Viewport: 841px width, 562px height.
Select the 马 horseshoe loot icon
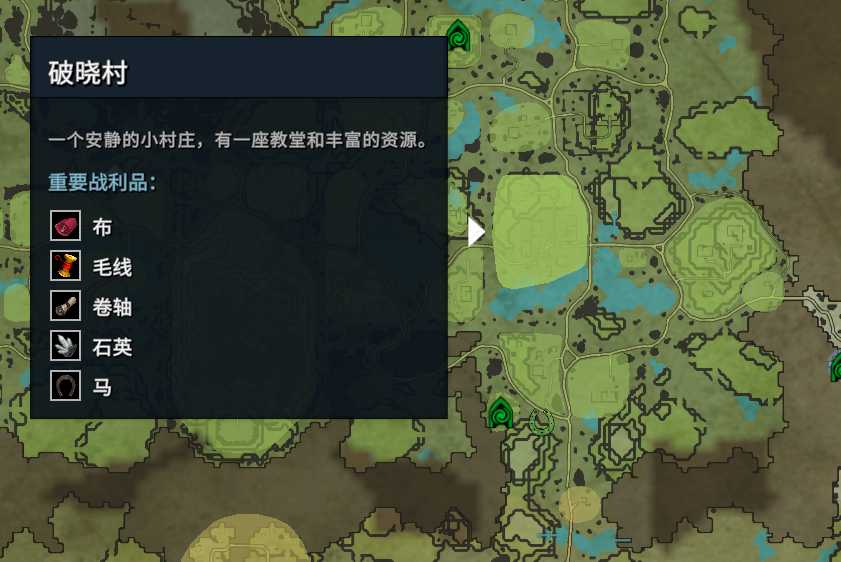(66, 385)
